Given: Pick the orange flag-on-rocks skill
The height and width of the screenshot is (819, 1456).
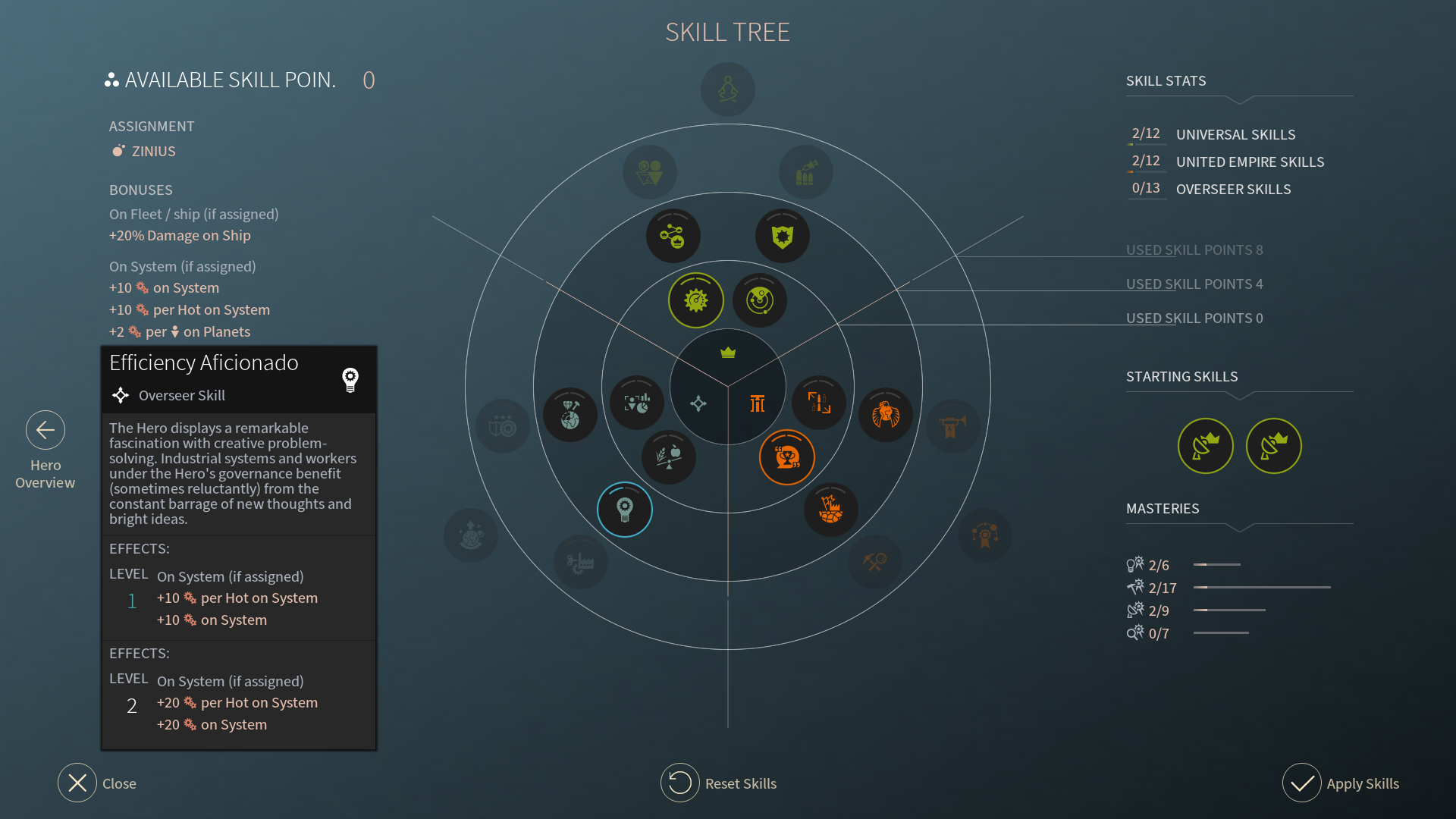Looking at the screenshot, I should pos(831,509).
